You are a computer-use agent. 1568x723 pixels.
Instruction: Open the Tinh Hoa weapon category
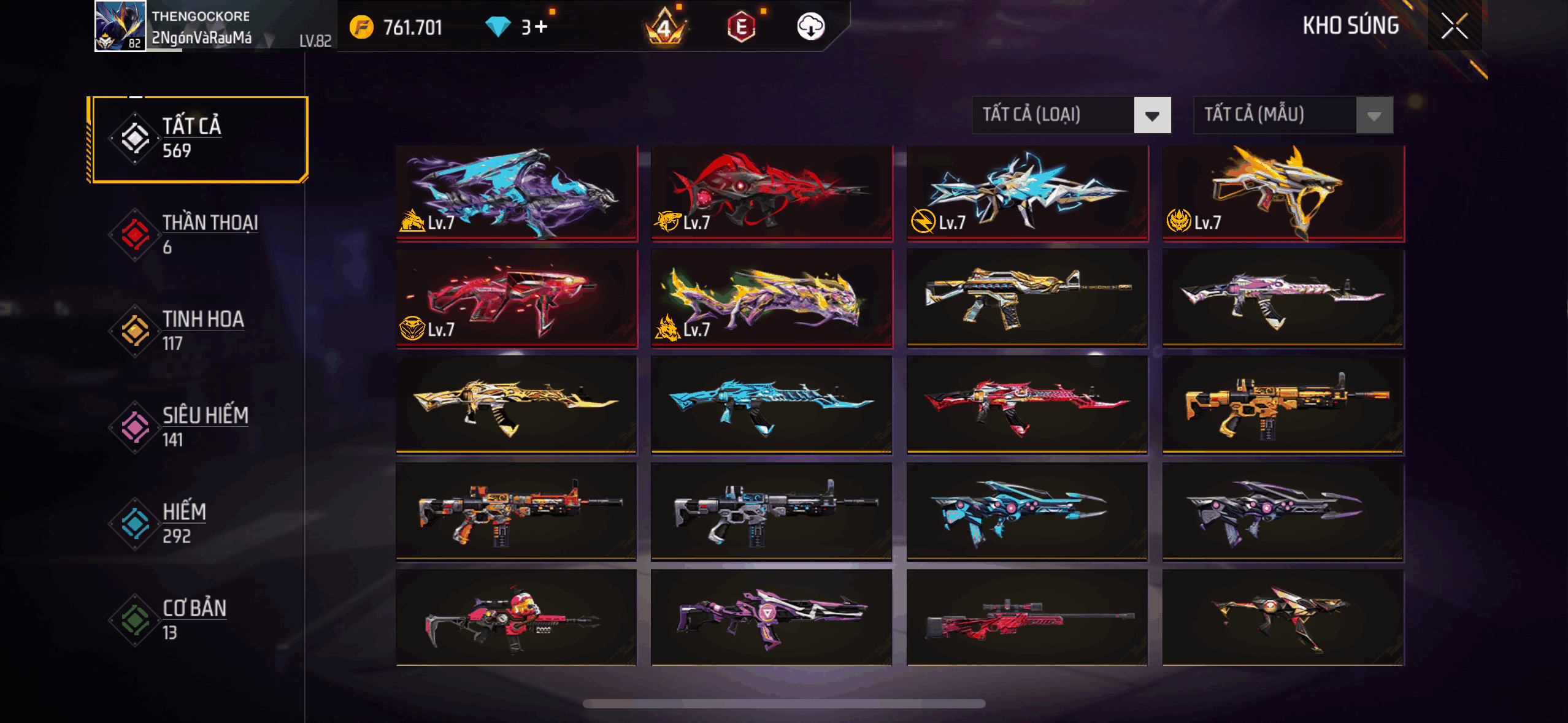point(198,331)
